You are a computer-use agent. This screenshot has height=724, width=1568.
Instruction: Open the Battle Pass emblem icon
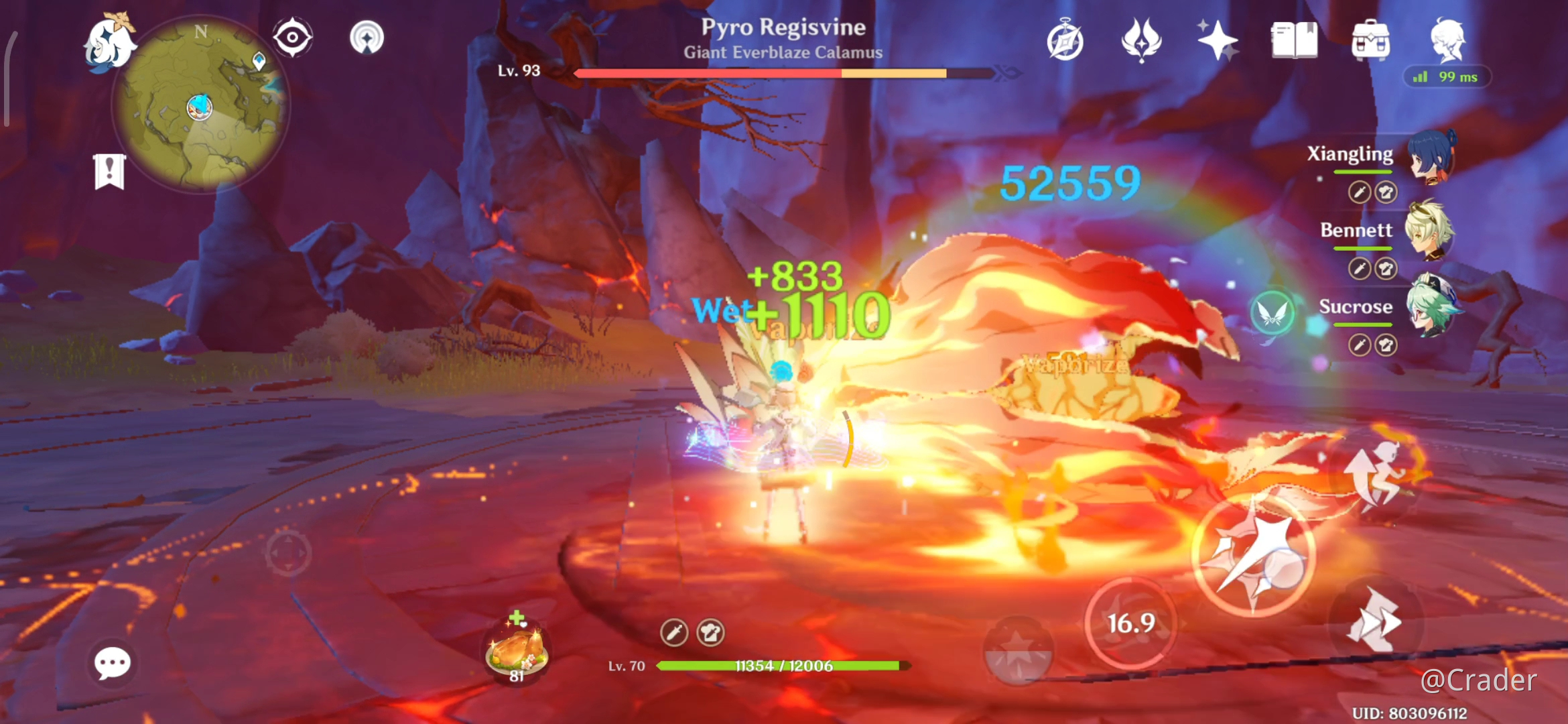point(1140,42)
